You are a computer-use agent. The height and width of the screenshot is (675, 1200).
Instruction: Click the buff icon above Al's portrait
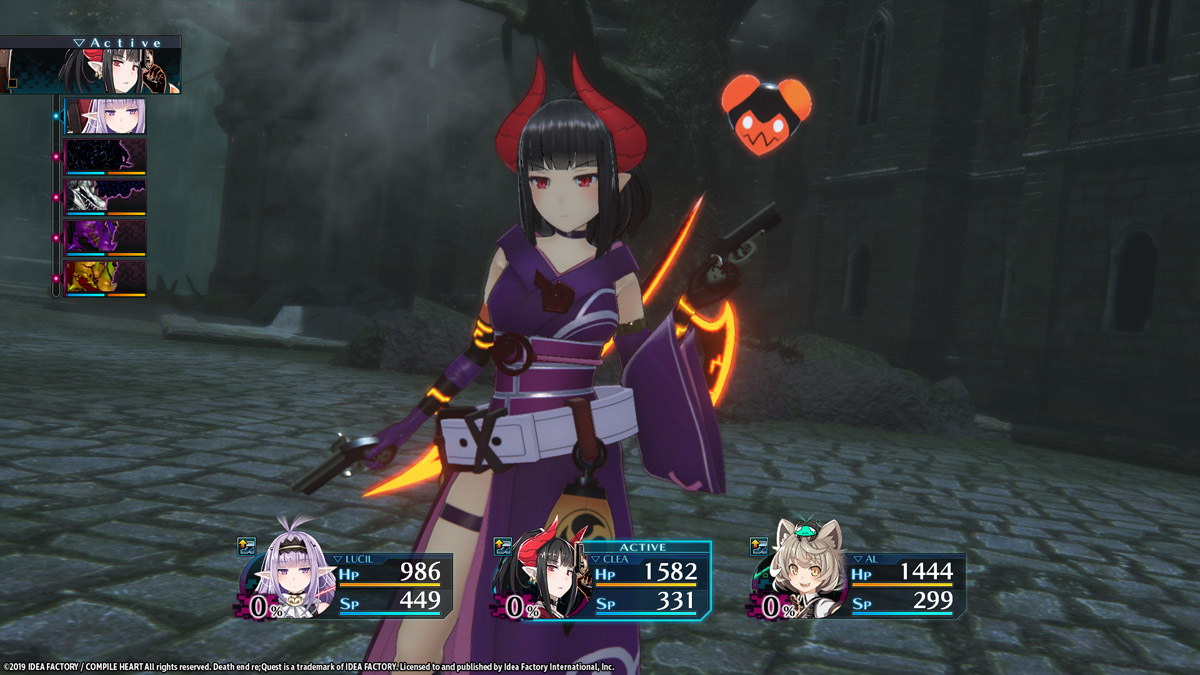(759, 546)
